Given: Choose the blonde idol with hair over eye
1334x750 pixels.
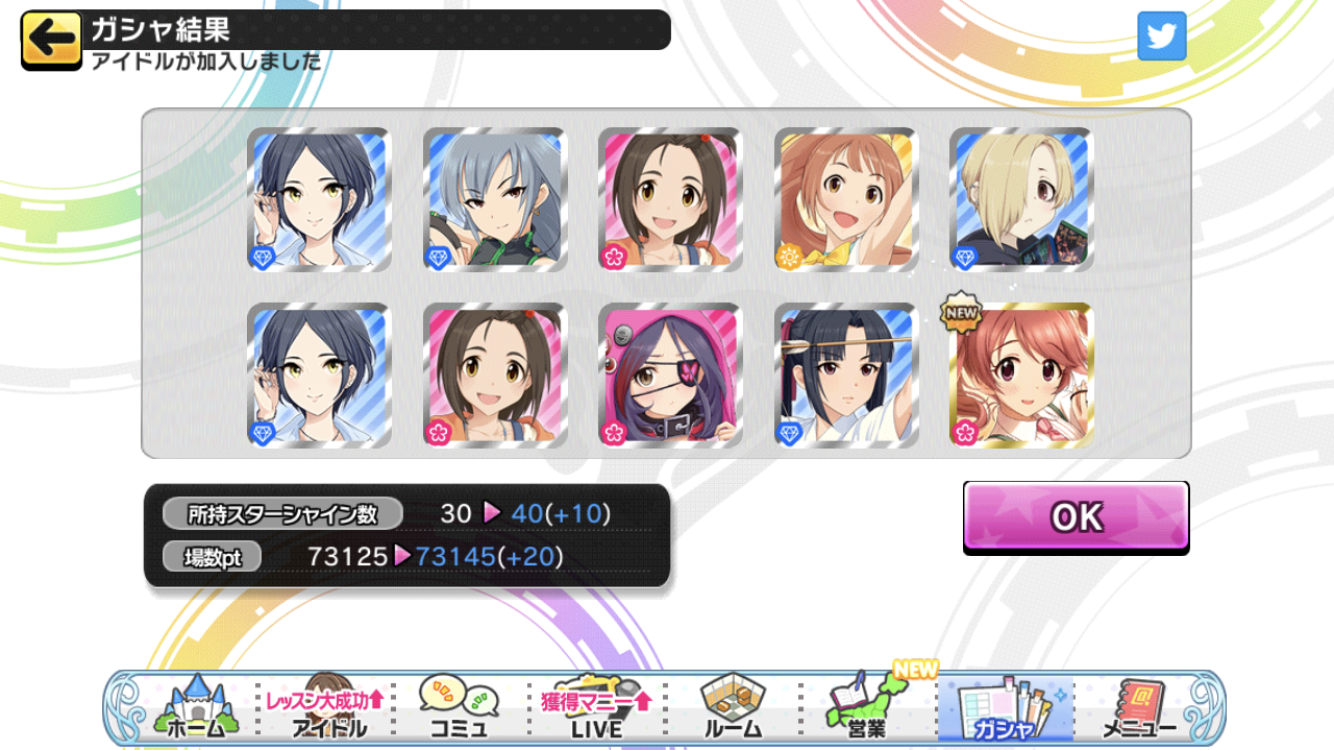Looking at the screenshot, I should click(x=1021, y=200).
